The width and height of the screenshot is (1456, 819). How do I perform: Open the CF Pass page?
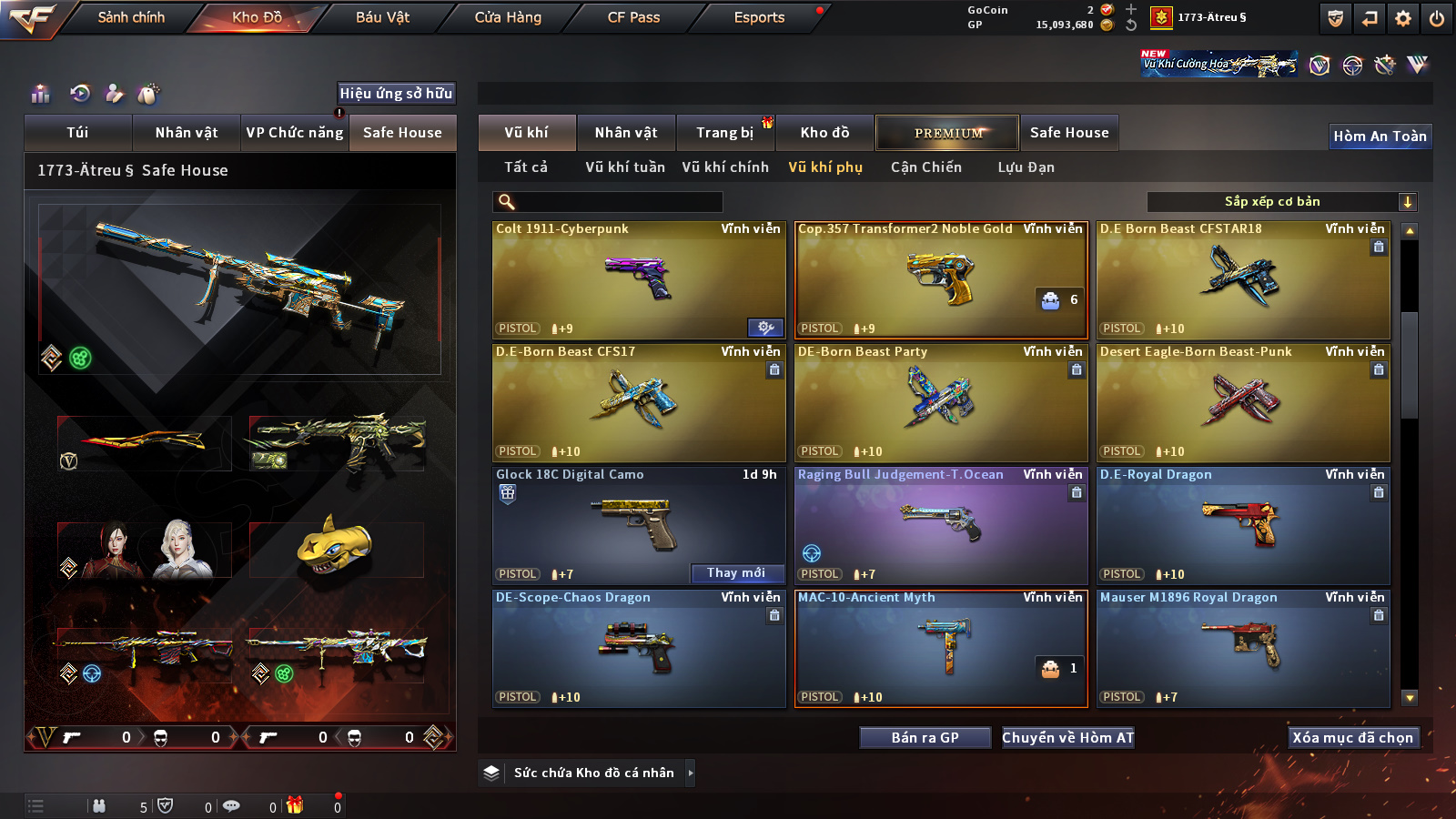point(633,17)
